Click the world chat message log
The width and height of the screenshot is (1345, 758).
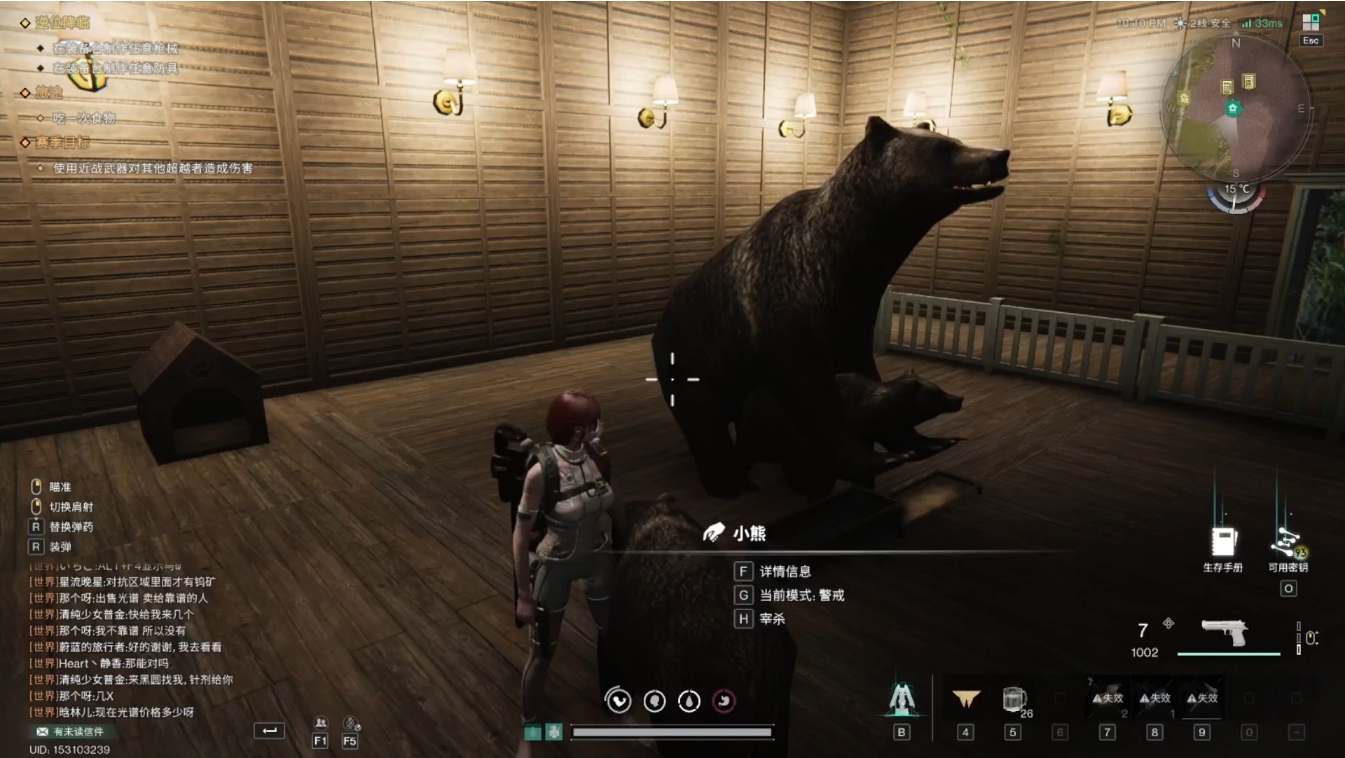click(x=130, y=639)
